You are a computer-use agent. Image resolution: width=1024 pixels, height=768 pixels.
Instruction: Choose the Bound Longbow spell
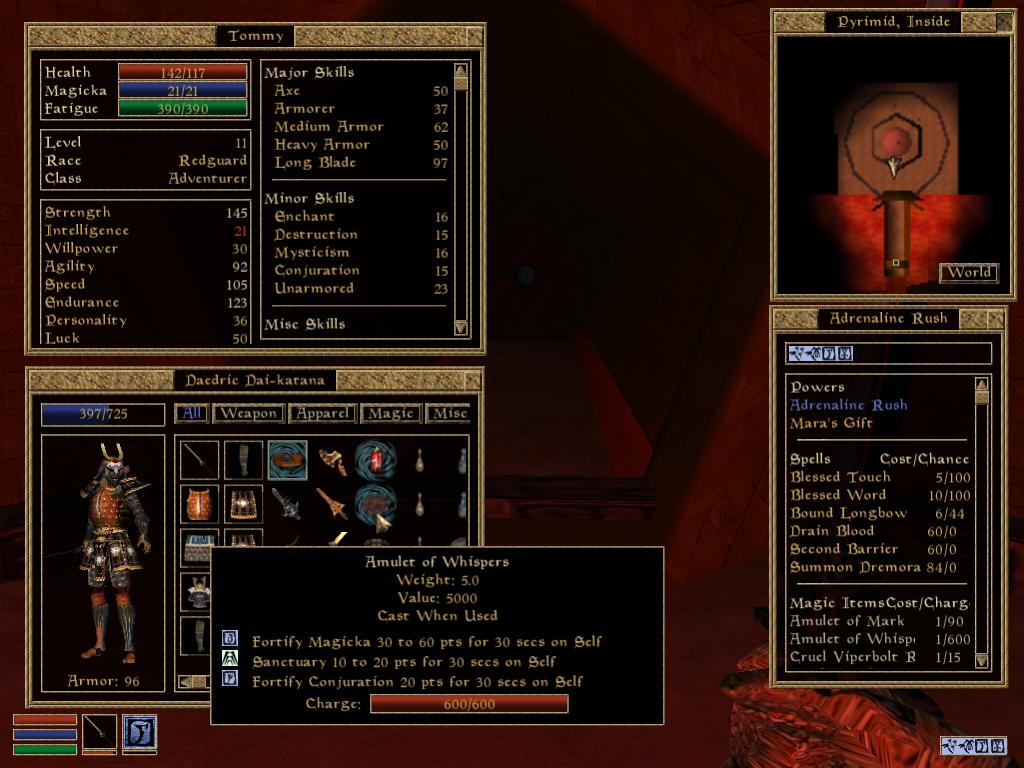click(x=848, y=513)
